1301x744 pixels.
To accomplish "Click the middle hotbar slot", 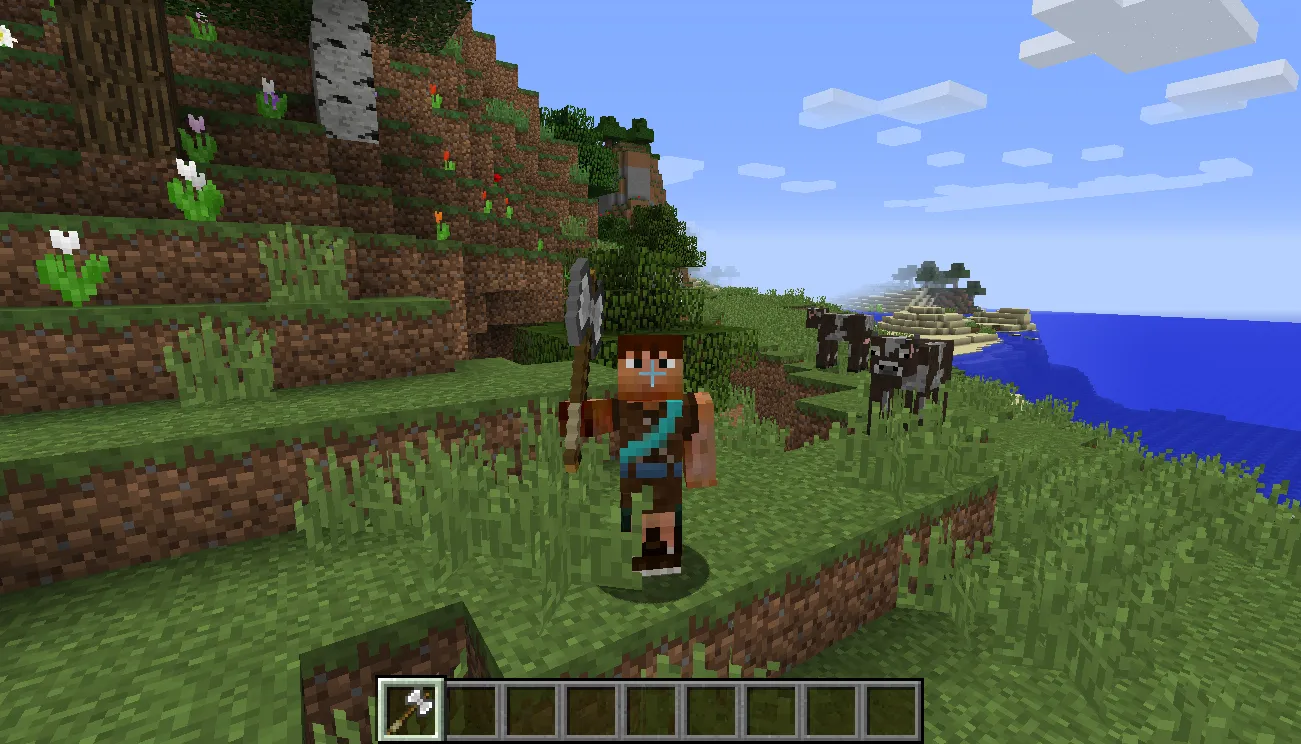I will click(x=651, y=710).
